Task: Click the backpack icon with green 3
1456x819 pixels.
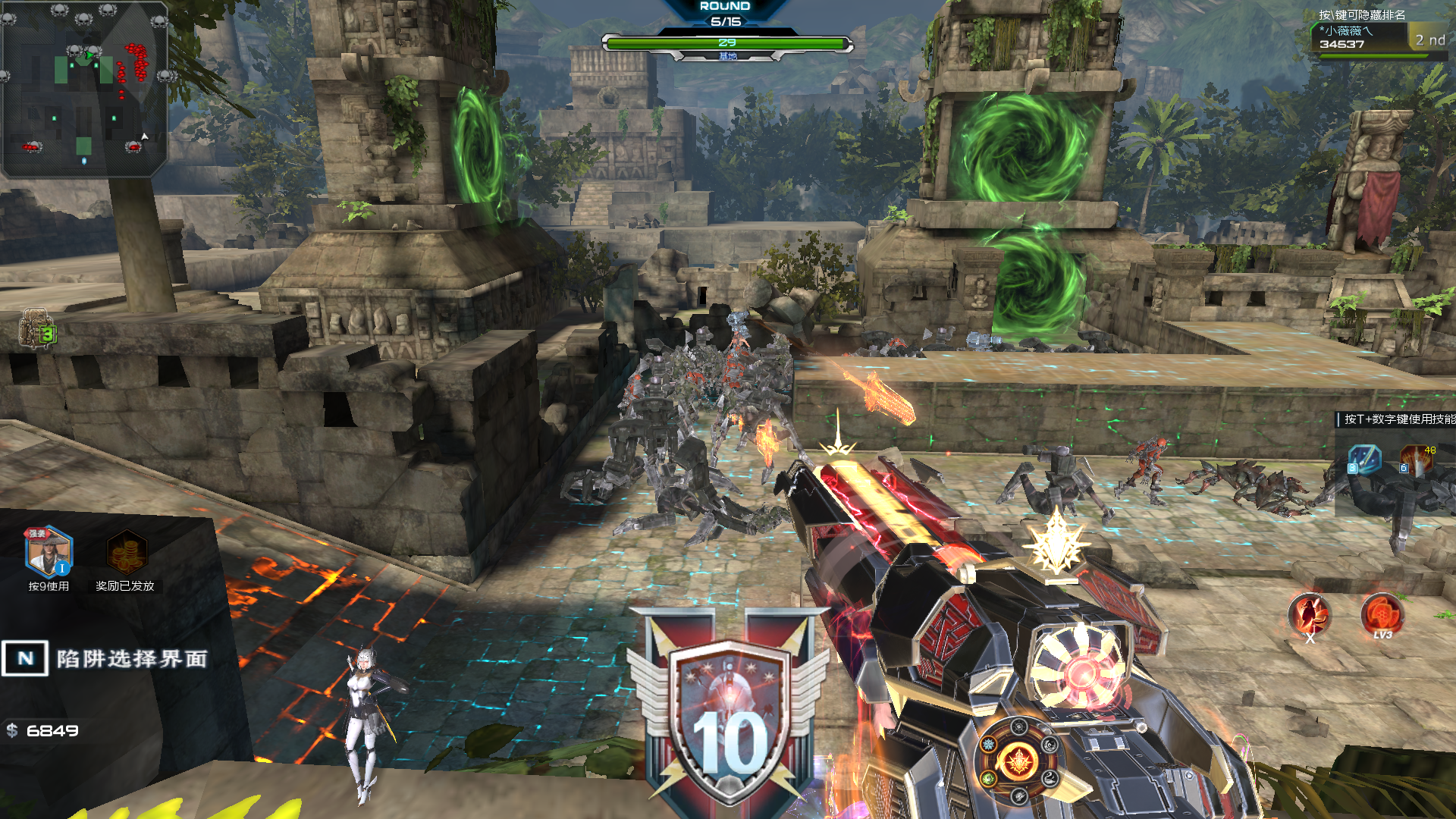Action: tap(36, 328)
